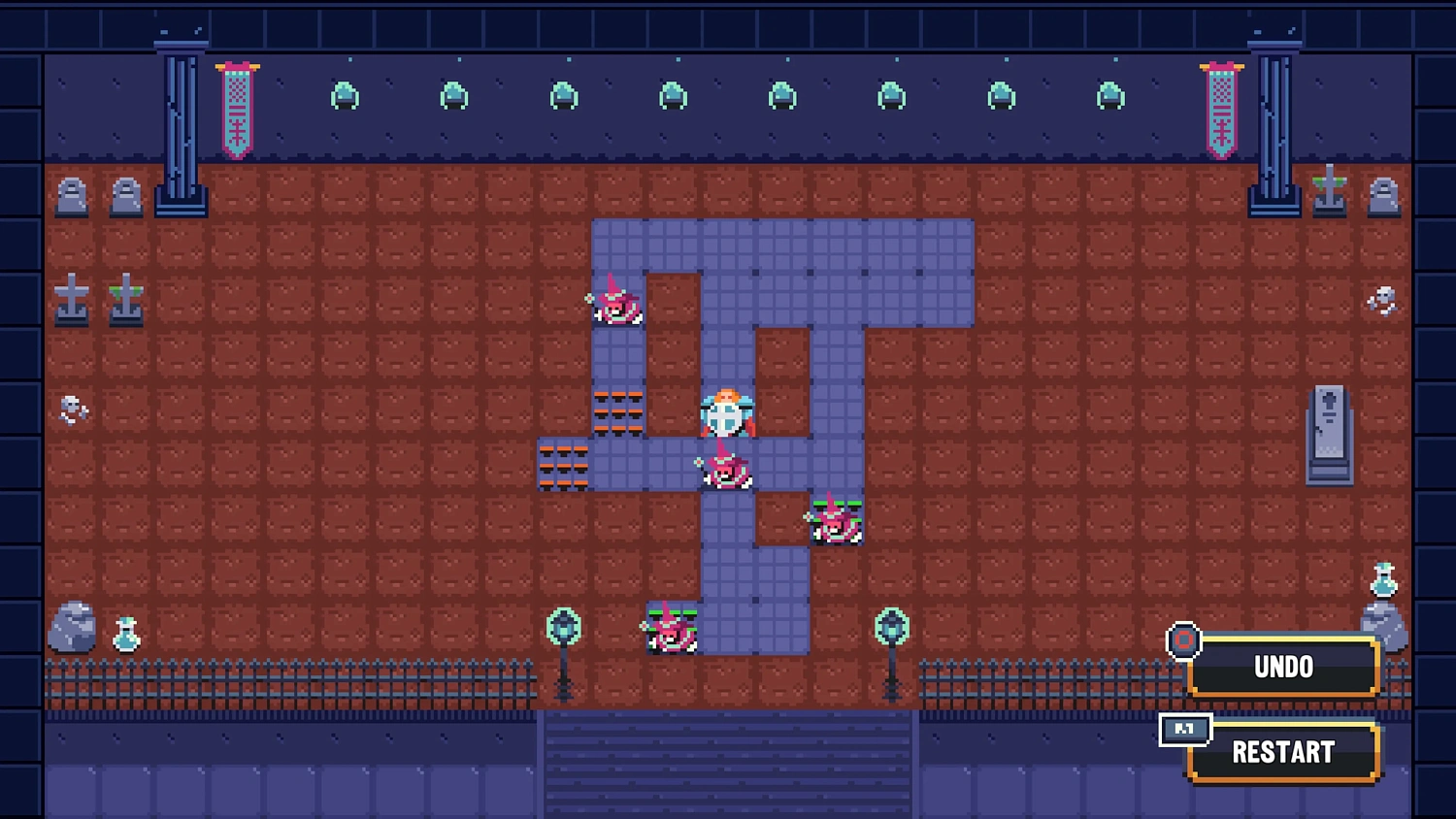Screen dimensions: 1456x819
Task: Click the skull icon on the left wall
Action: click(71, 410)
